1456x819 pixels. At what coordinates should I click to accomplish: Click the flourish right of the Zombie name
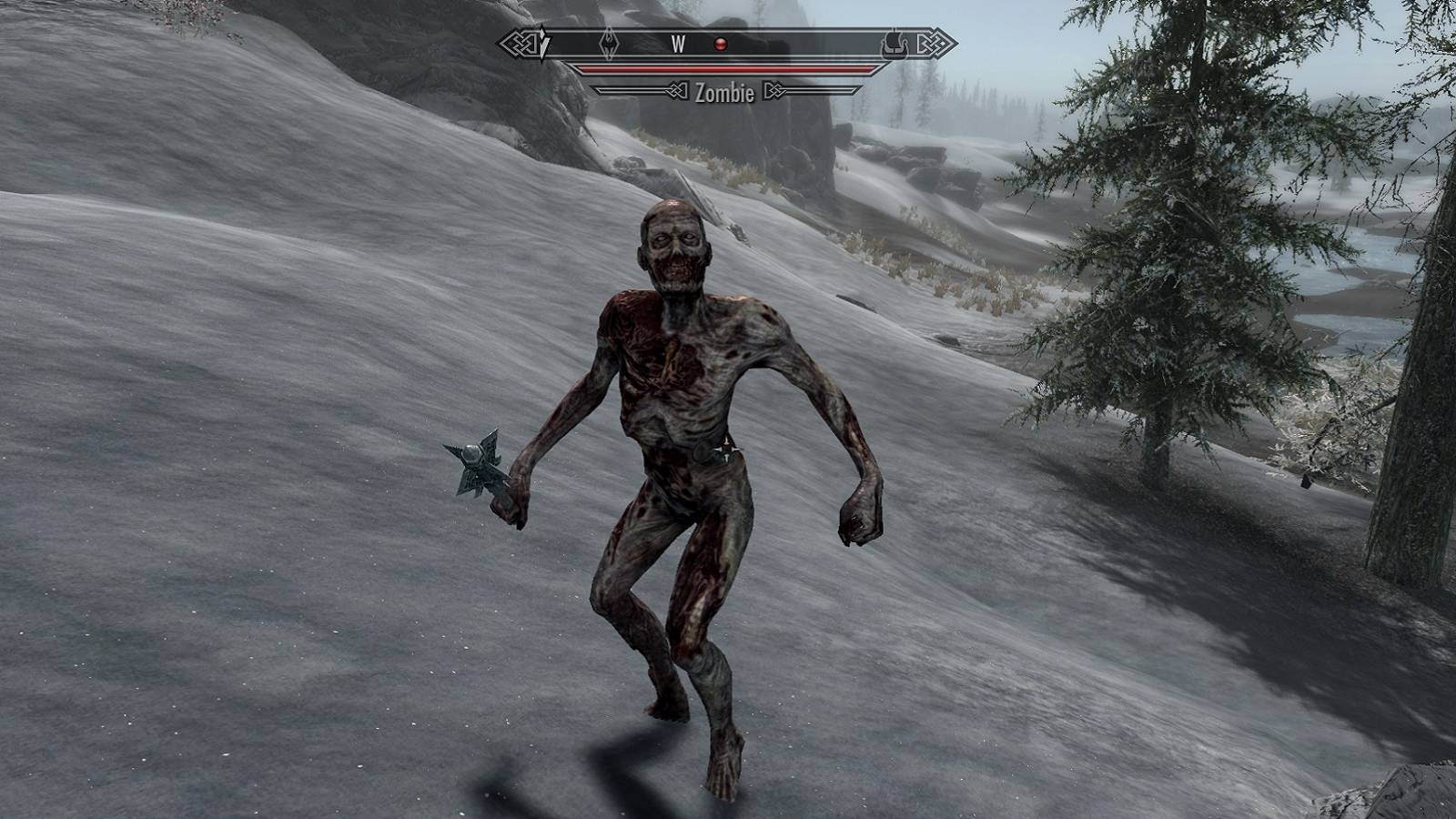pyautogui.click(x=775, y=92)
